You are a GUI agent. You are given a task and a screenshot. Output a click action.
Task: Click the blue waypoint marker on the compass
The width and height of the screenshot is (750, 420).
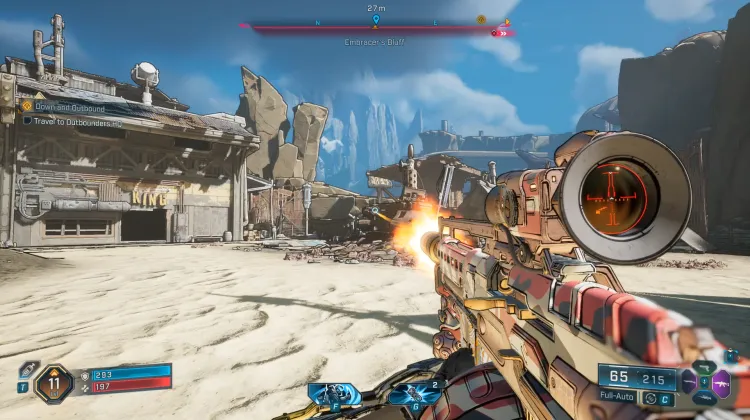pos(376,19)
